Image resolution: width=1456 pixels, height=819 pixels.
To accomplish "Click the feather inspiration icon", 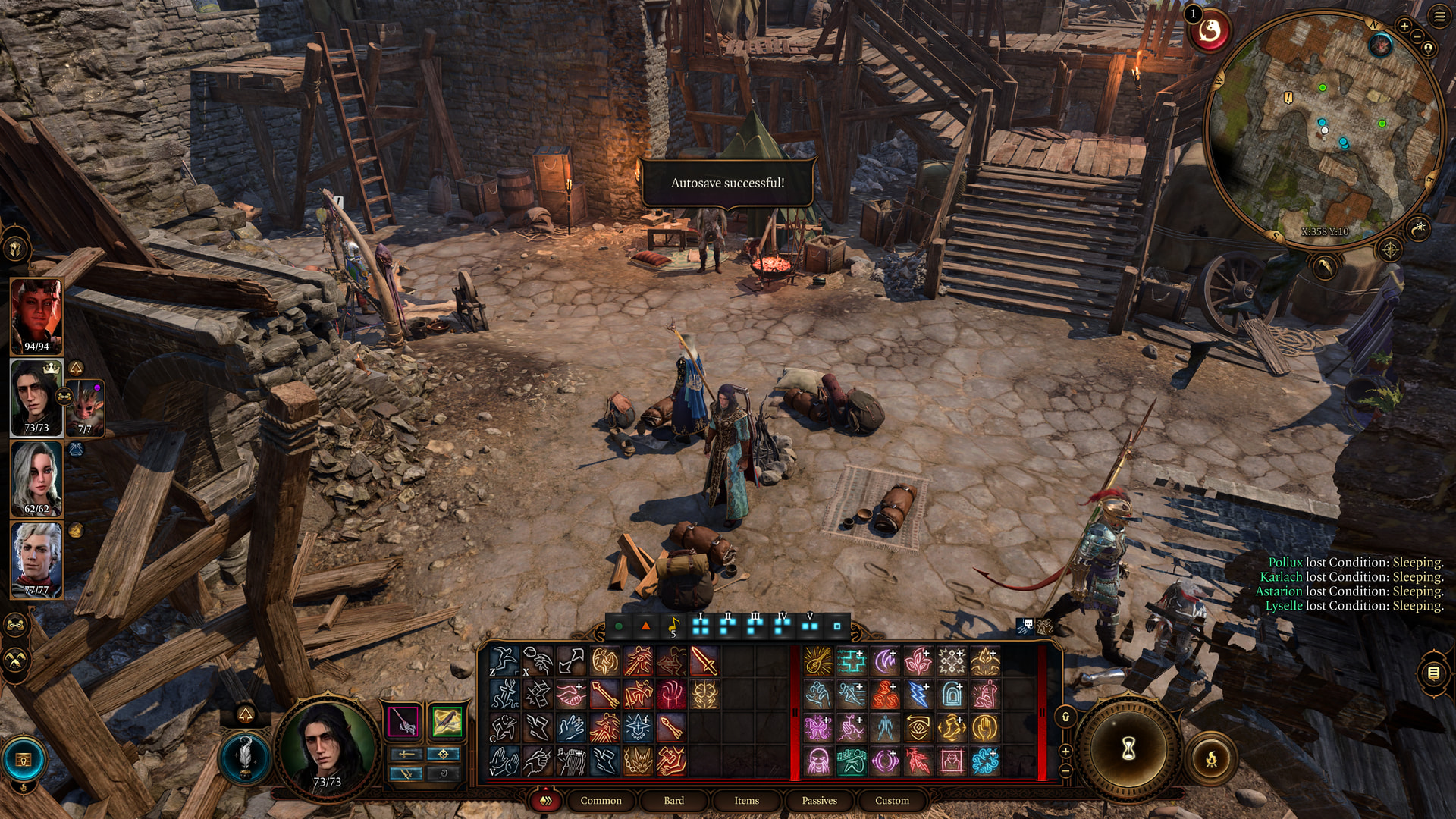I will (245, 755).
